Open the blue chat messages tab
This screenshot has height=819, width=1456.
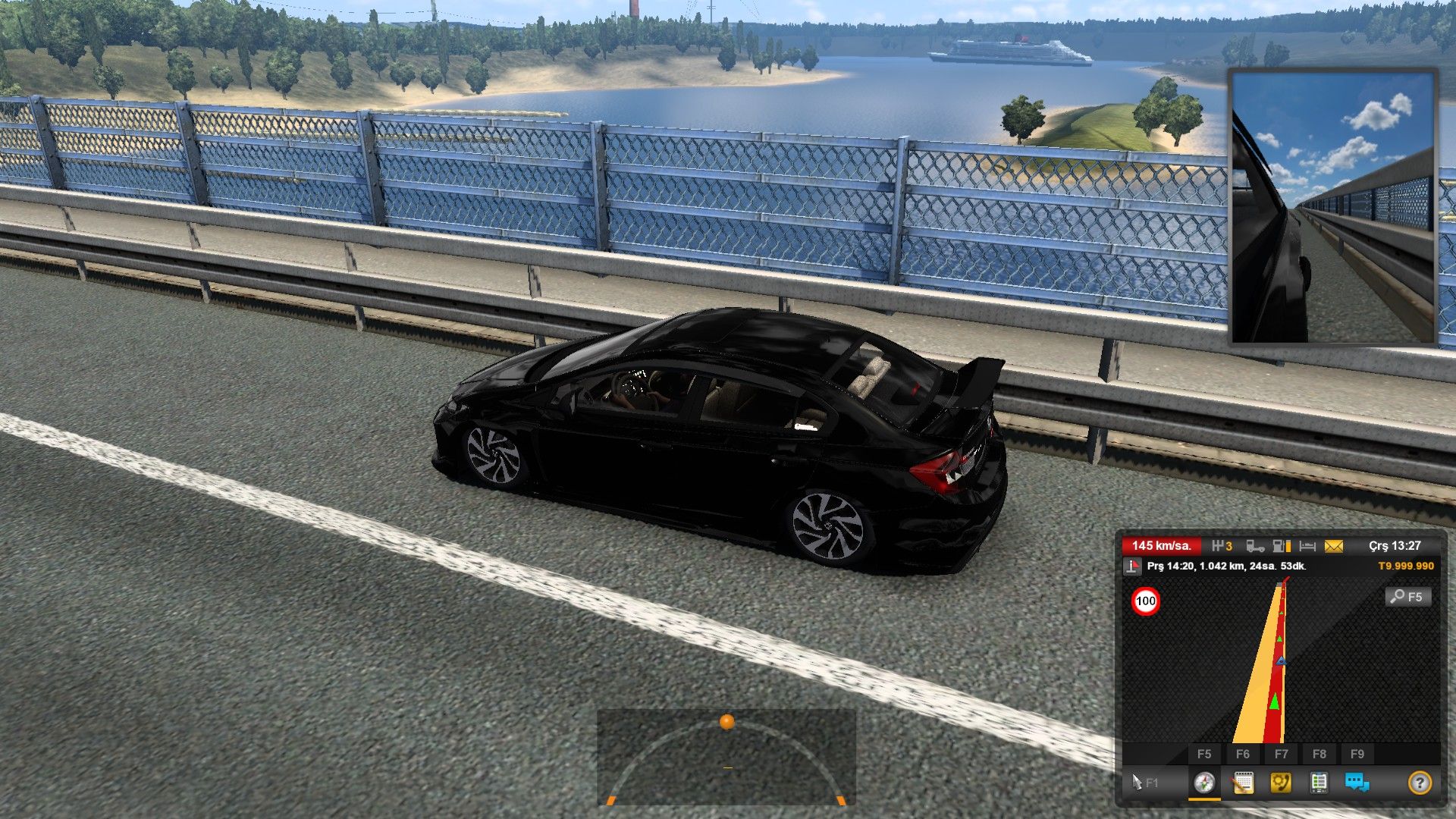1357,782
